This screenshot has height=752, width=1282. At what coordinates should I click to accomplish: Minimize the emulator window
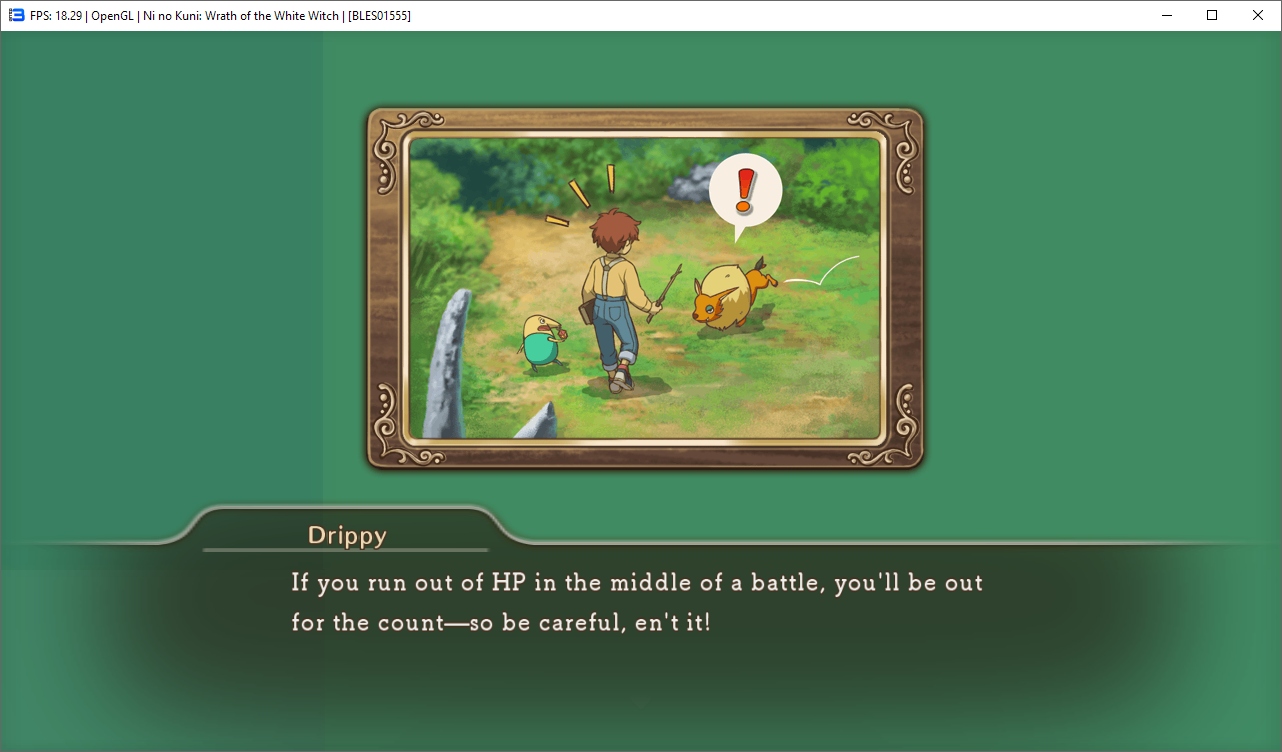pos(1166,15)
